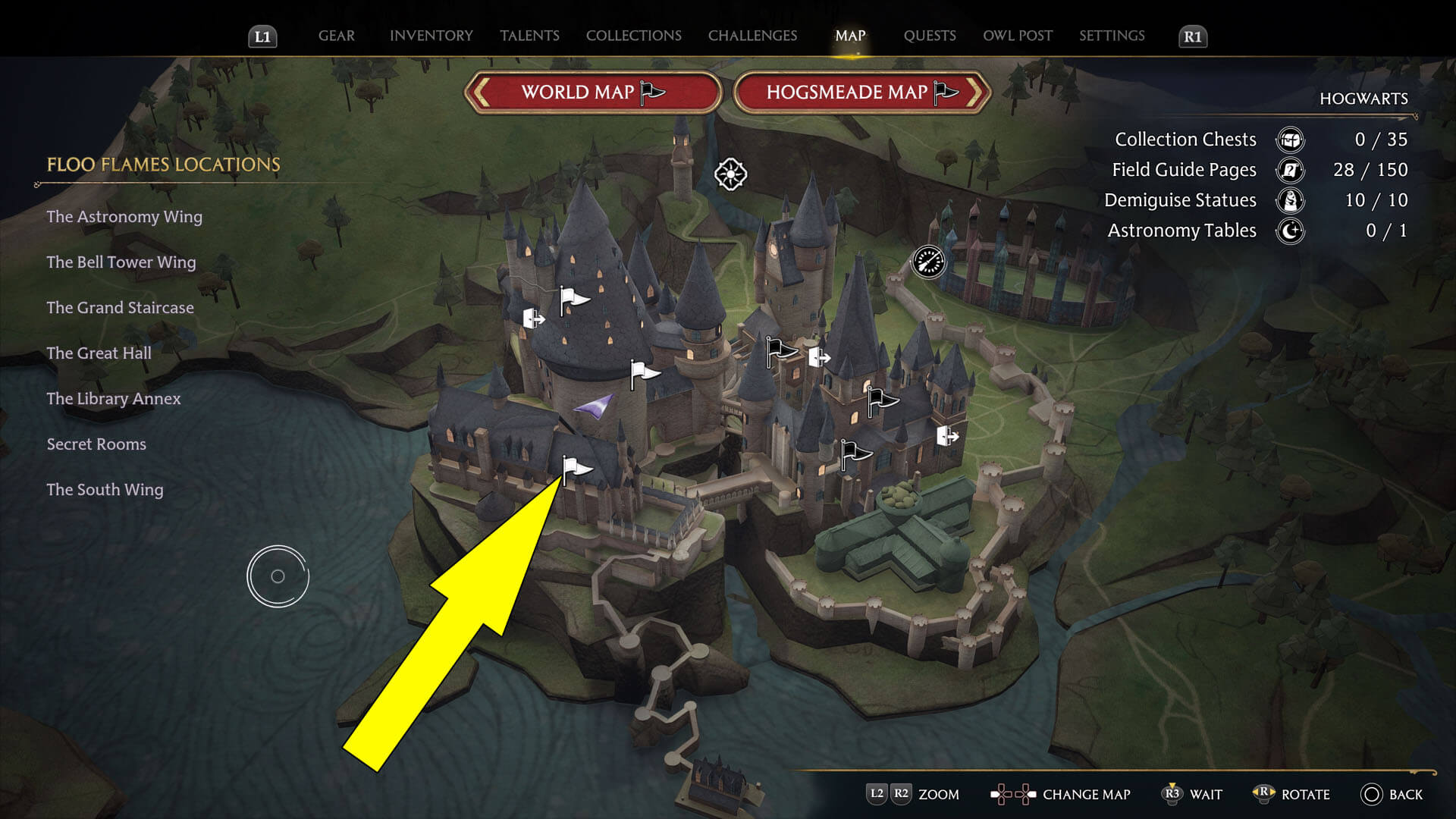1456x819 pixels.
Task: Select the floo flame compass icon above the castle
Action: point(730,175)
